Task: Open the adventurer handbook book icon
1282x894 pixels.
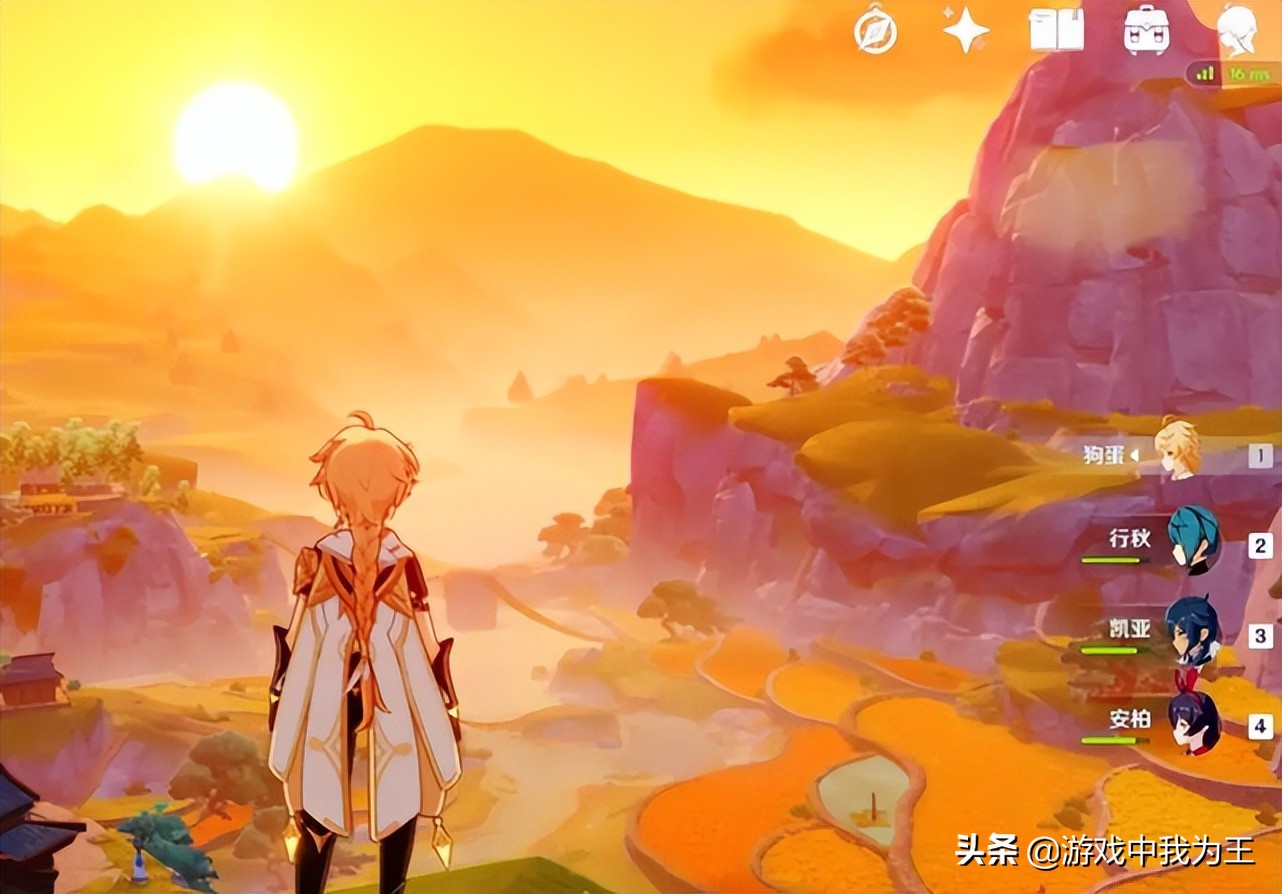Action: (x=1056, y=31)
